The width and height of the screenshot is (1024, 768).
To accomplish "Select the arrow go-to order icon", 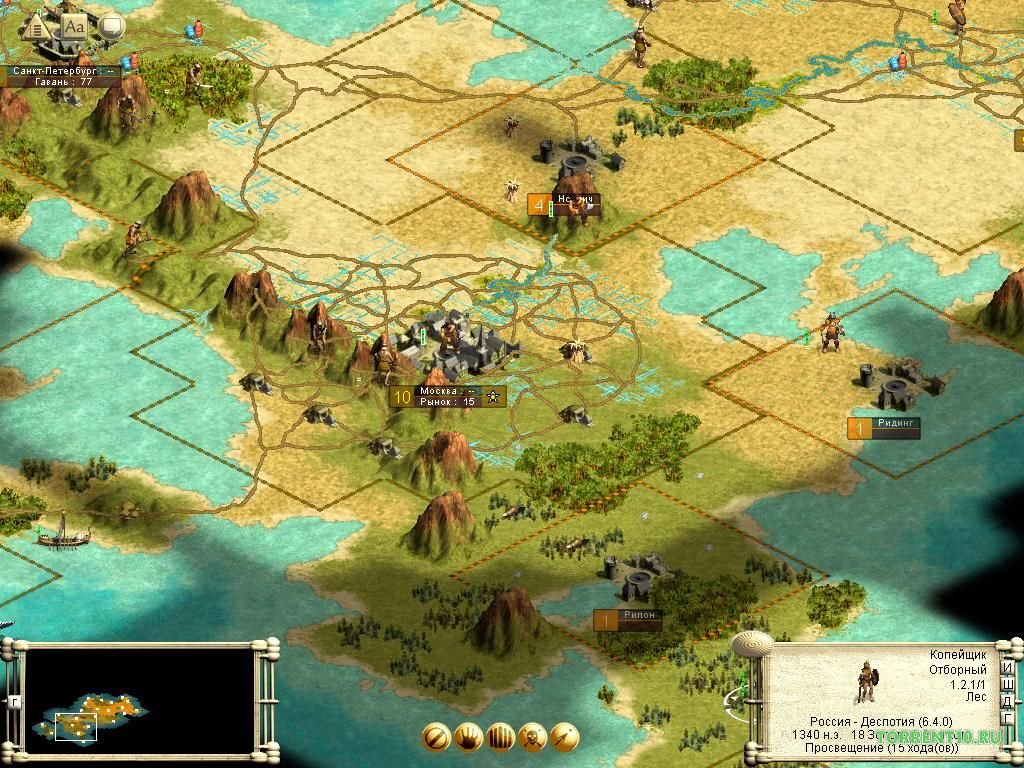I will [x=564, y=738].
